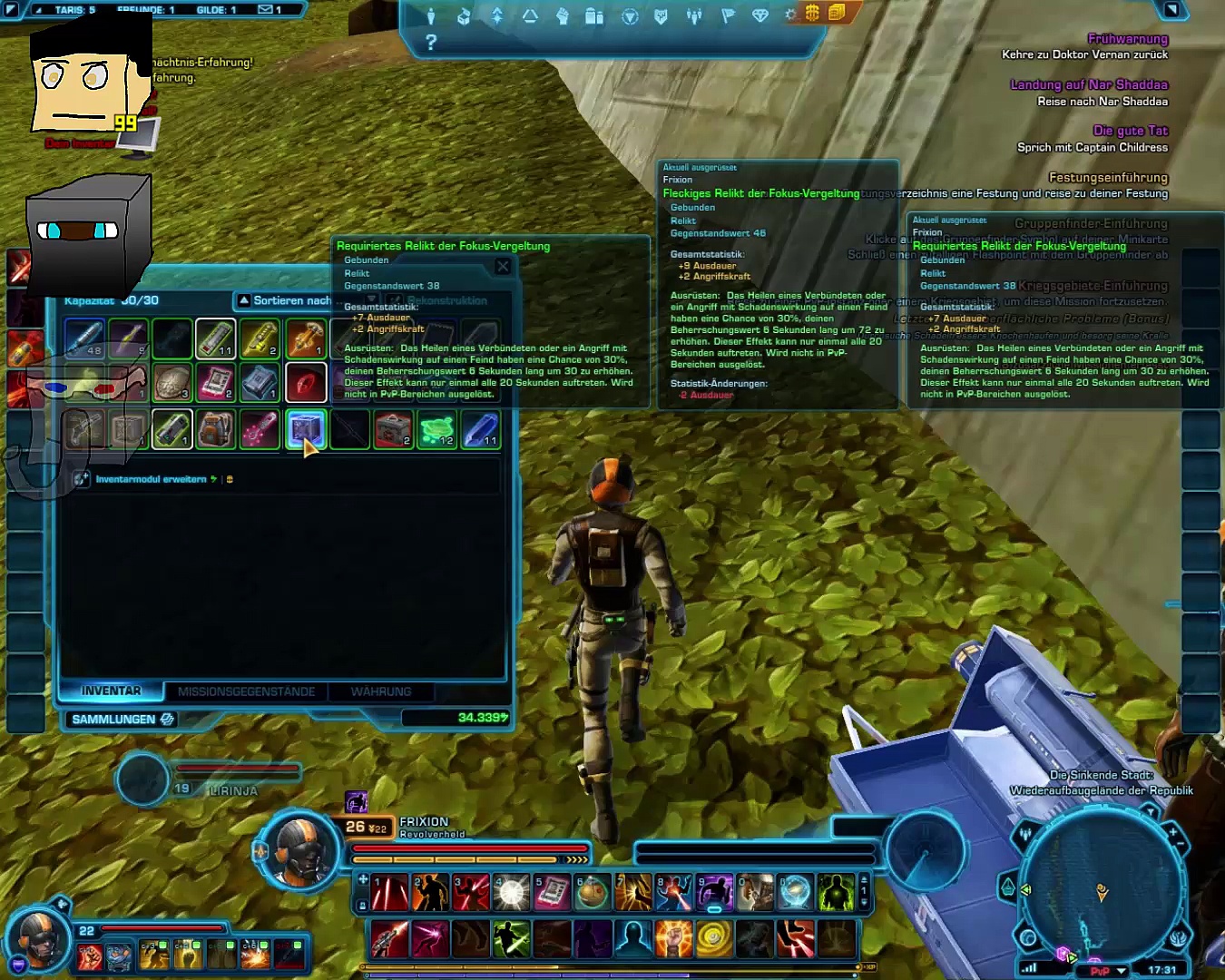1225x980 pixels.
Task: Open the settings gear in top menu
Action: click(790, 15)
